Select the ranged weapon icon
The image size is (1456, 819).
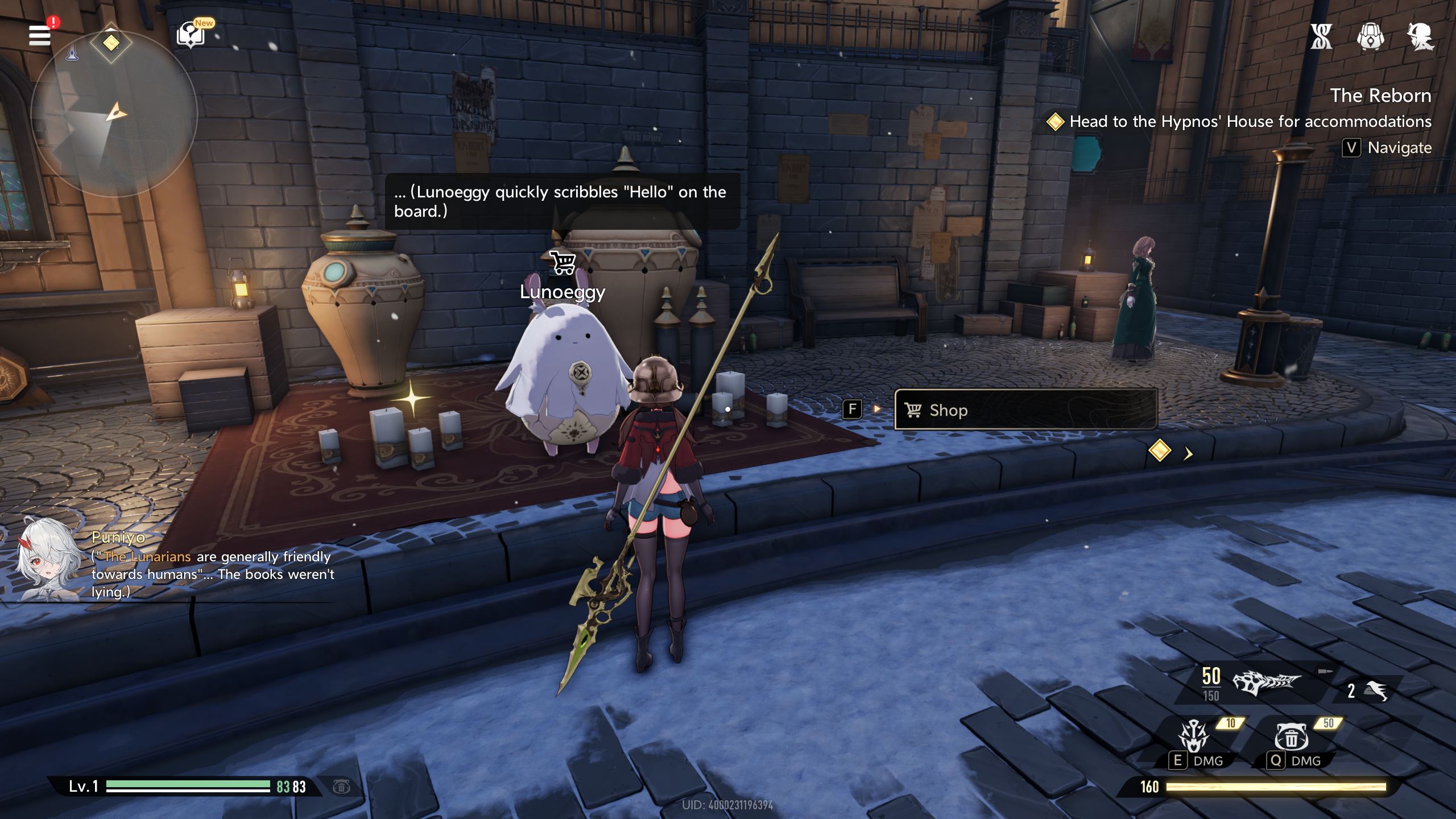click(1265, 682)
